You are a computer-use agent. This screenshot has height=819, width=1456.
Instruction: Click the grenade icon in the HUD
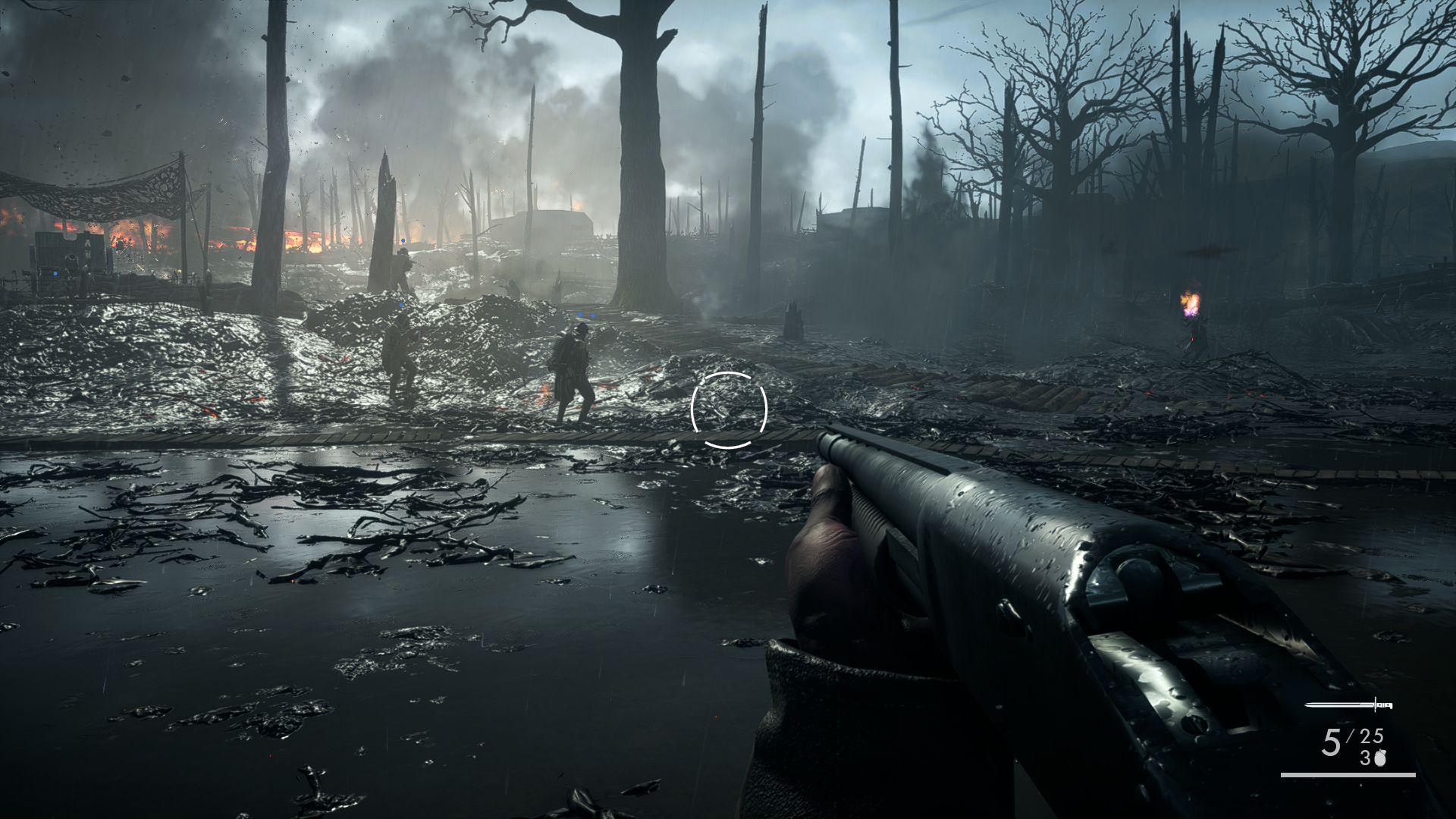(1379, 758)
